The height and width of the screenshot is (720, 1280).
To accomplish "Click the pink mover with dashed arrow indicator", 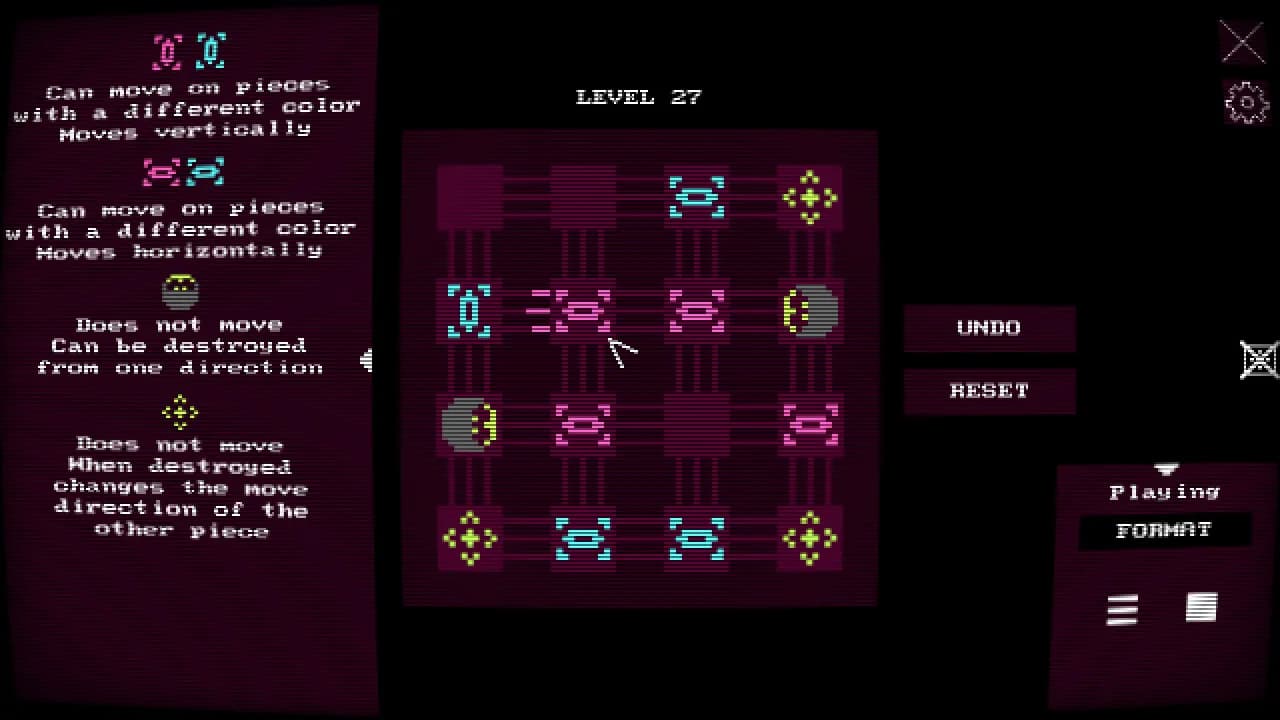I will pyautogui.click(x=583, y=311).
